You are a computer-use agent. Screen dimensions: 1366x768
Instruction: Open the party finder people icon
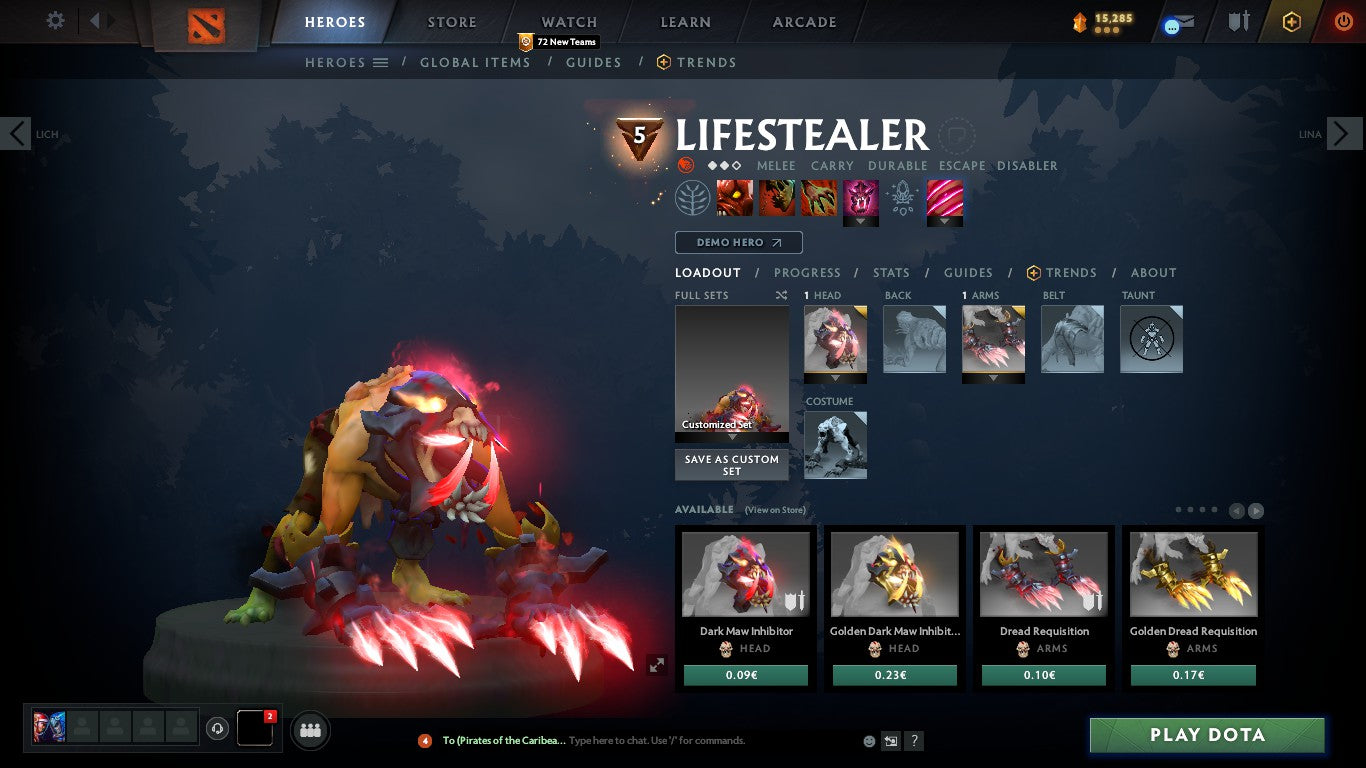(310, 731)
